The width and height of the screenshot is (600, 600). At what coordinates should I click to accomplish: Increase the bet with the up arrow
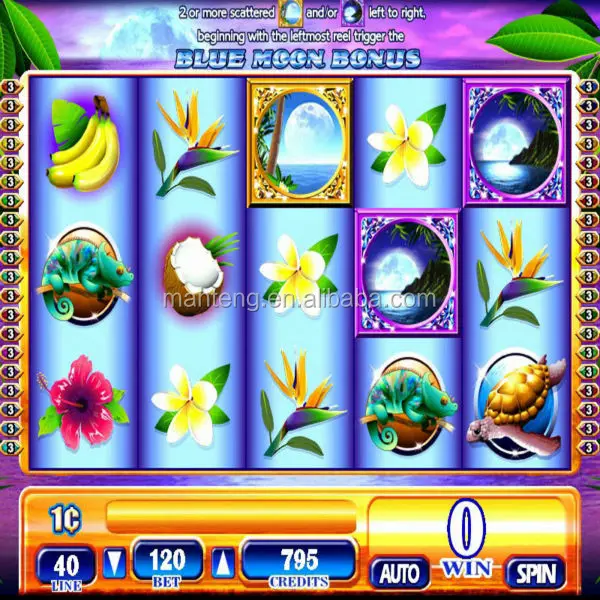(x=226, y=561)
